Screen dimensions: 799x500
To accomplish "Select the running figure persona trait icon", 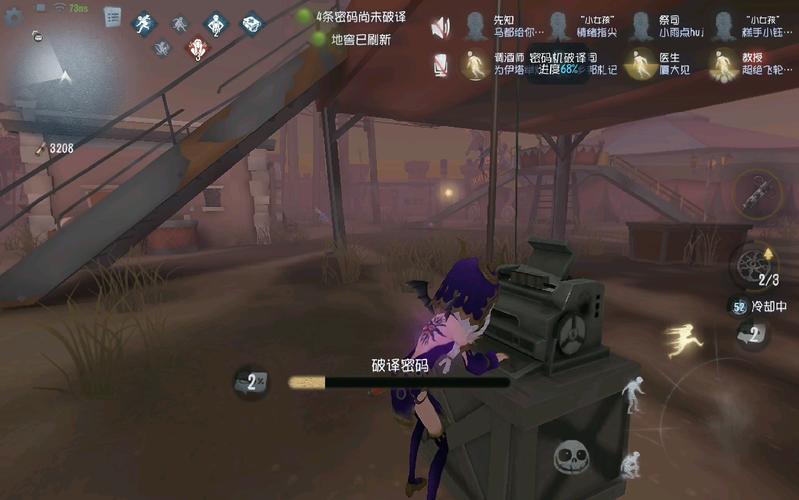I will (x=143, y=22).
